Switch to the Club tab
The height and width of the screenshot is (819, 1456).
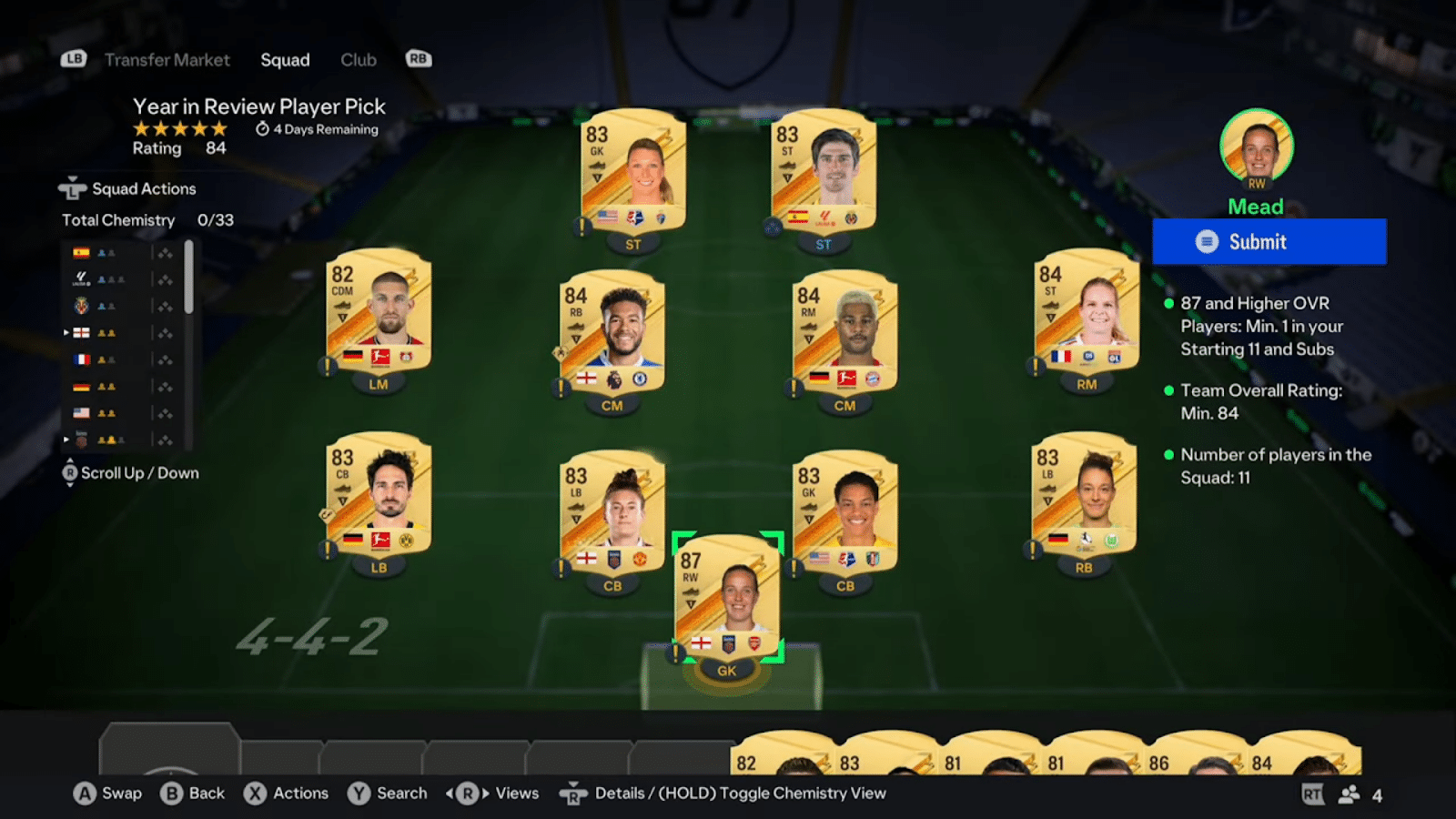(x=358, y=60)
